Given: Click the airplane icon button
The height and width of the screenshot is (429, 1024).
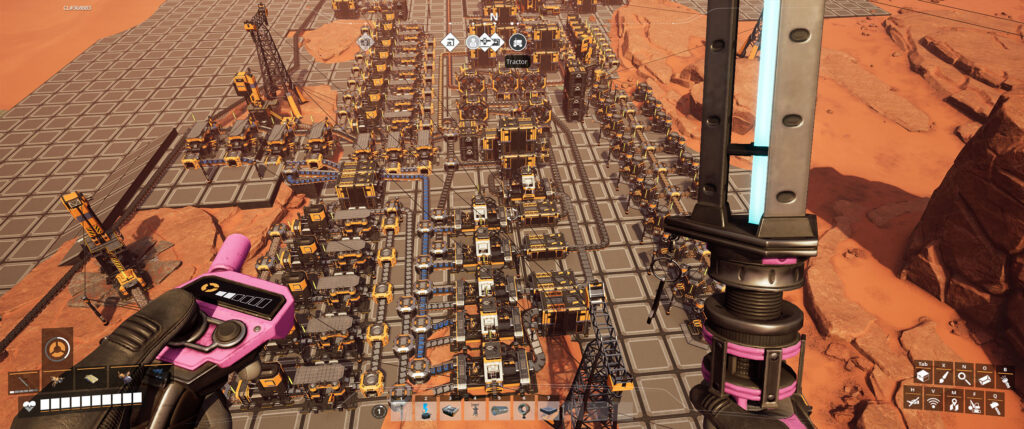Looking at the screenshot, I should 913,402.
